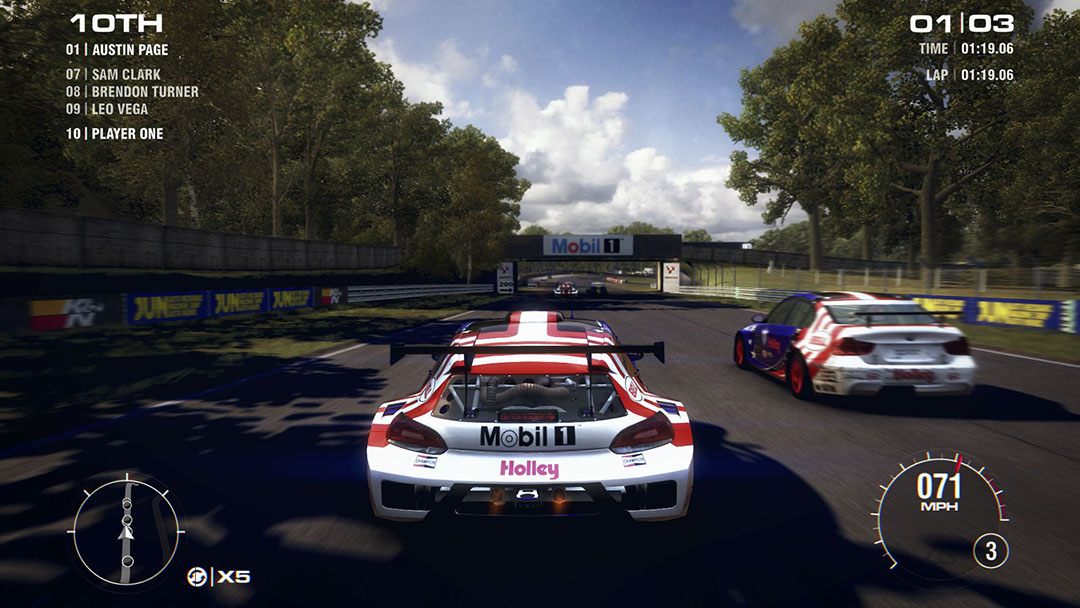Click the circular track minimap

click(x=126, y=532)
